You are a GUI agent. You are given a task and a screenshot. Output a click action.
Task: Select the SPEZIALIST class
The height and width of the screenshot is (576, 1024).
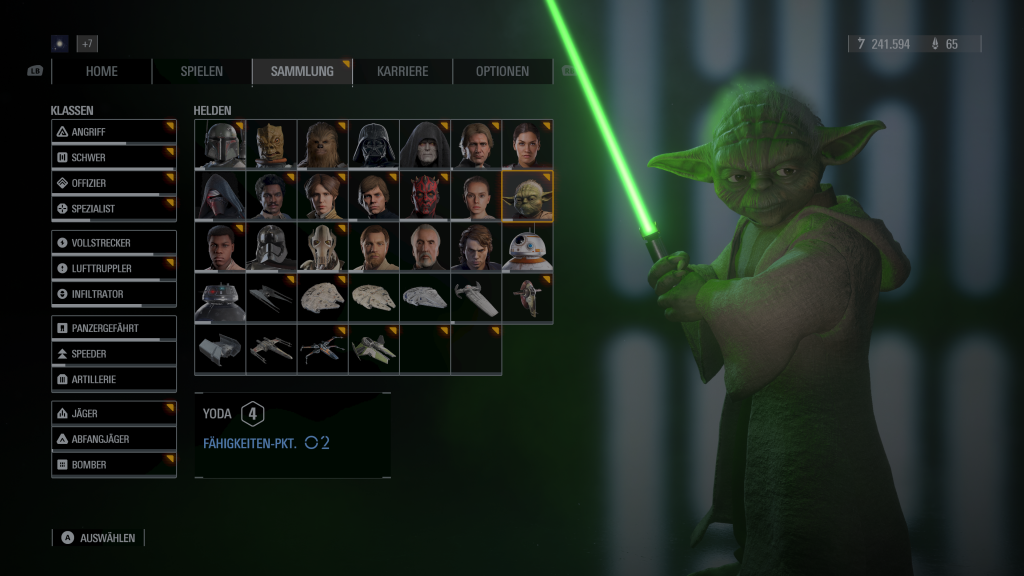click(114, 209)
